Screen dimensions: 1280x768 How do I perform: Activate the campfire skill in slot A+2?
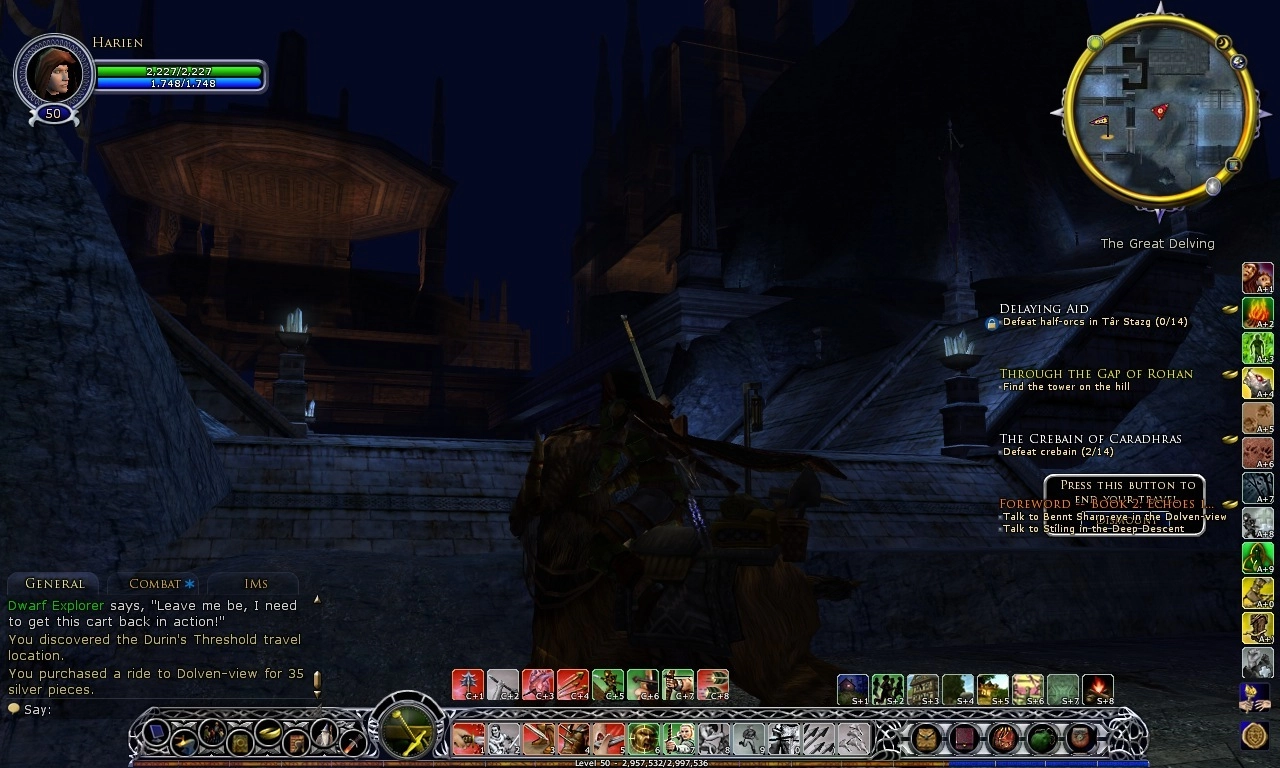[1257, 313]
